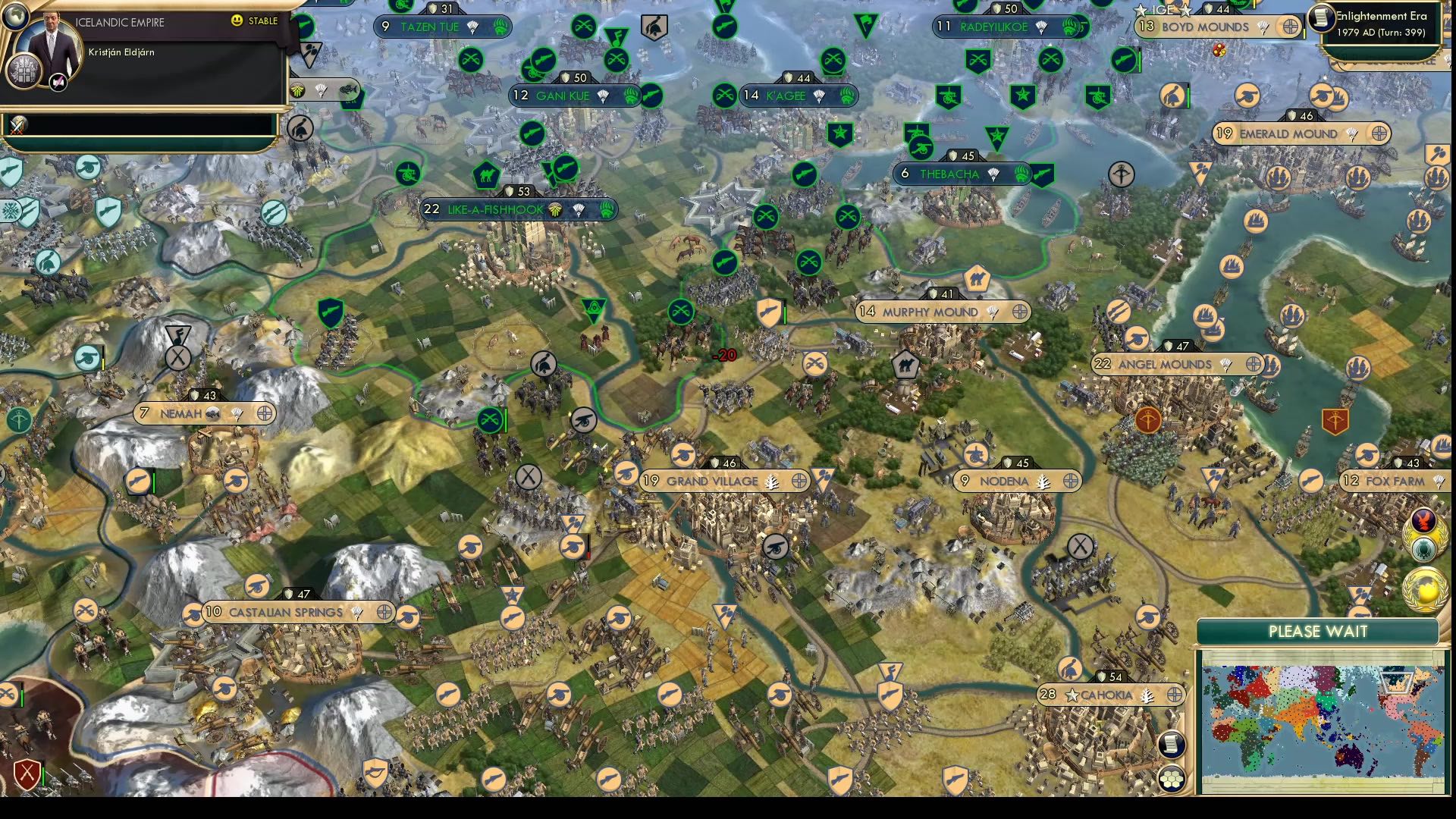This screenshot has width=1456, height=819.
Task: Expand the Cahokia city banner
Action: 1107,693
